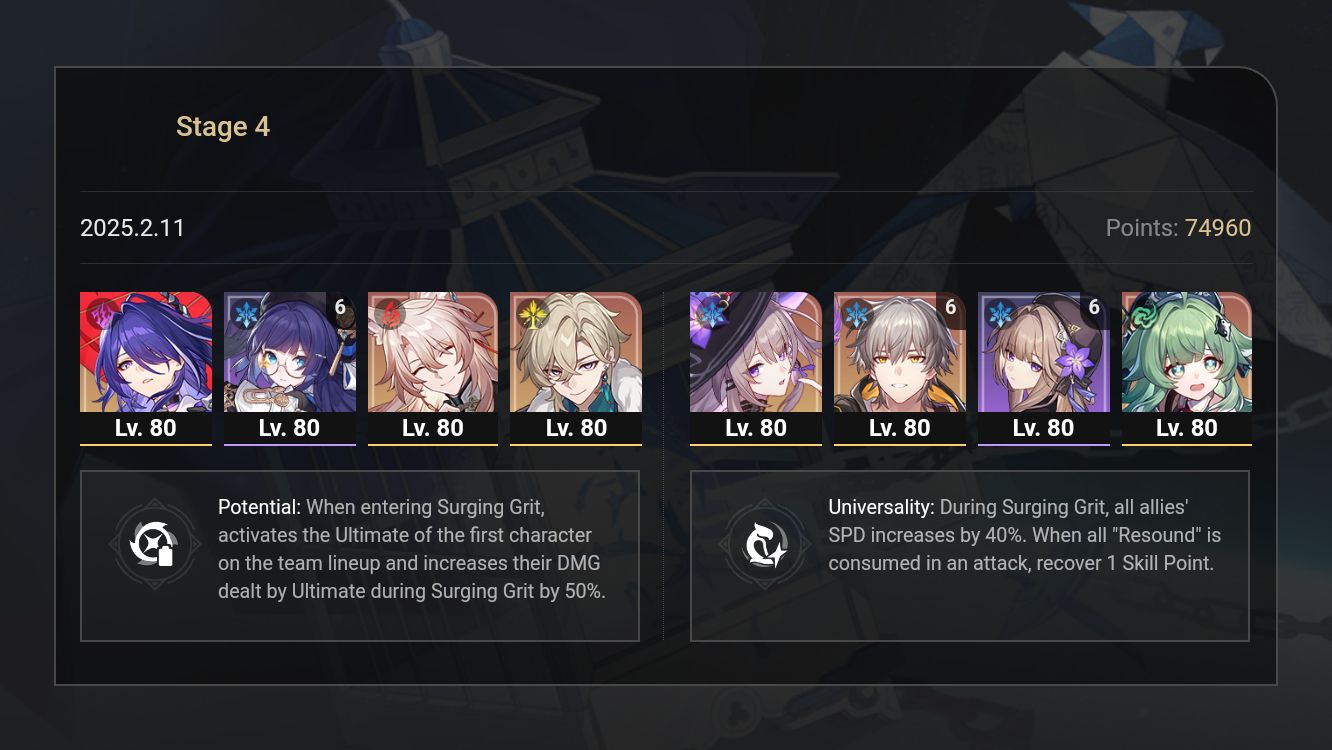Click the Lv. 80 label under Acheron

(146, 427)
